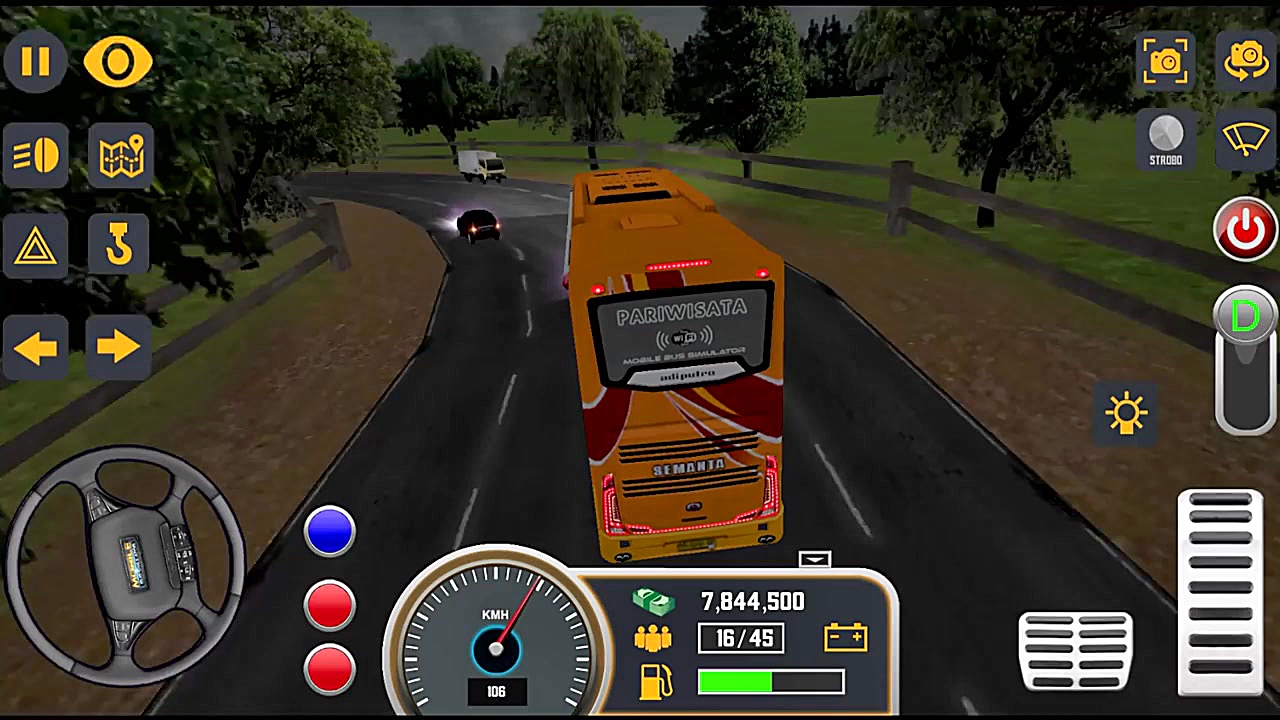This screenshot has height=720, width=1280.
Task: Select the screenshot camera icon
Action: [1165, 60]
